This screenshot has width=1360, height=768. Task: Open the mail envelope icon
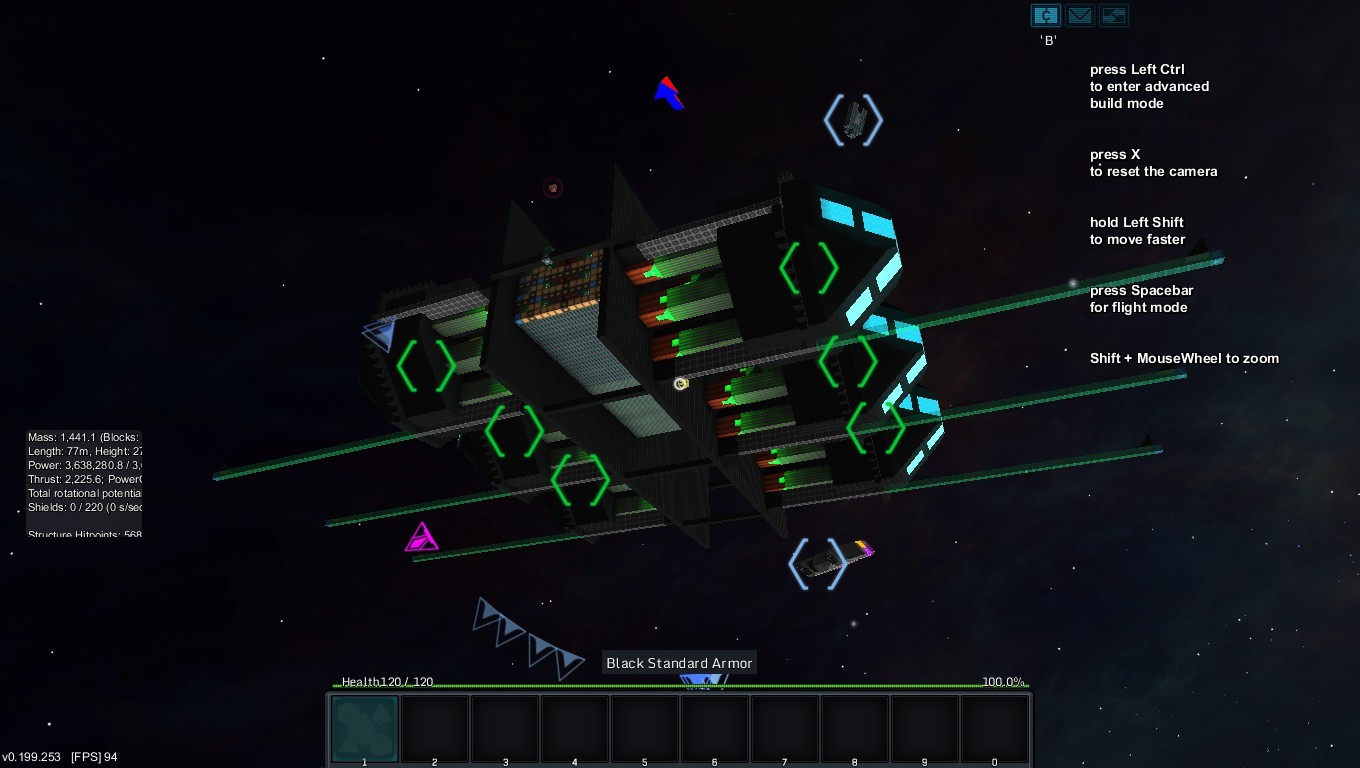(1079, 16)
